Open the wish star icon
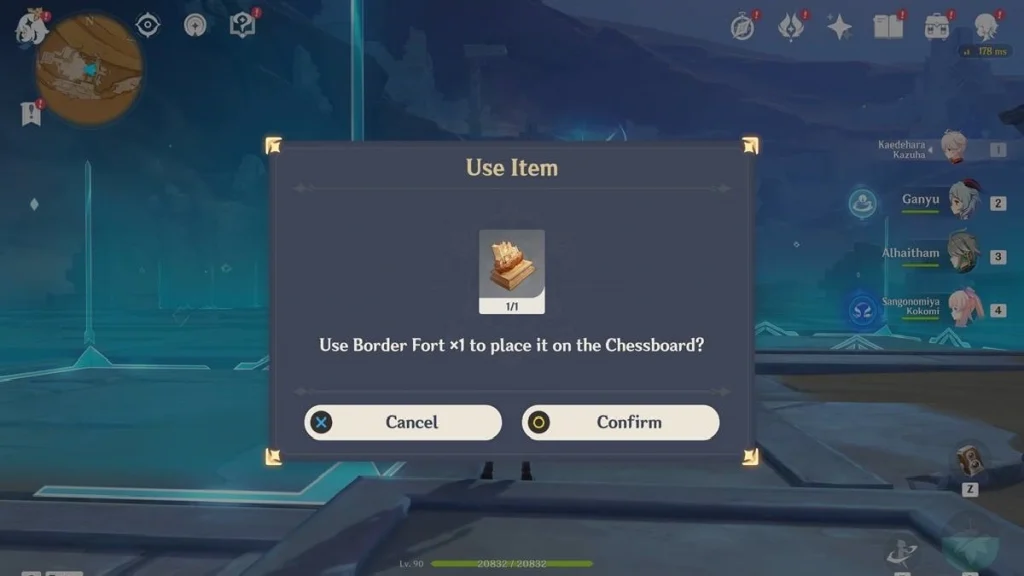 839,27
